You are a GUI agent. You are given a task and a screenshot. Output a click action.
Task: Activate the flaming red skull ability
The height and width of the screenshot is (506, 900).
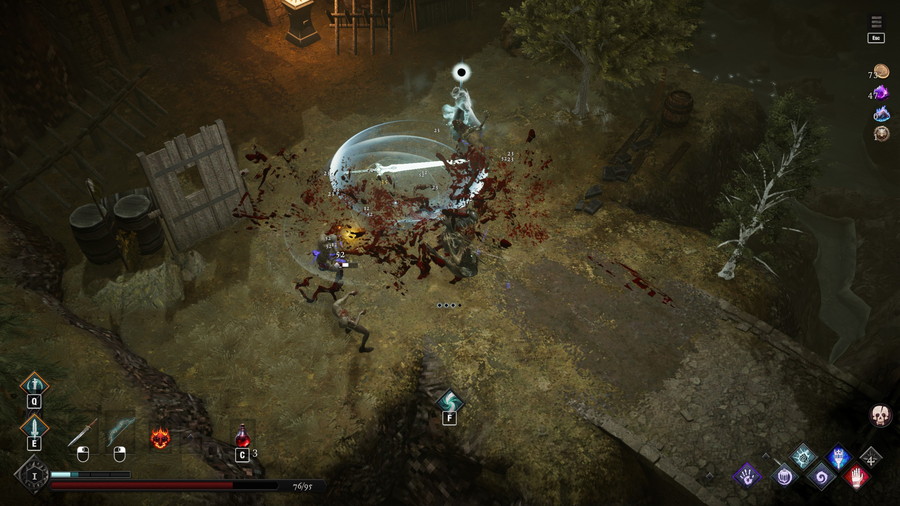[x=160, y=437]
